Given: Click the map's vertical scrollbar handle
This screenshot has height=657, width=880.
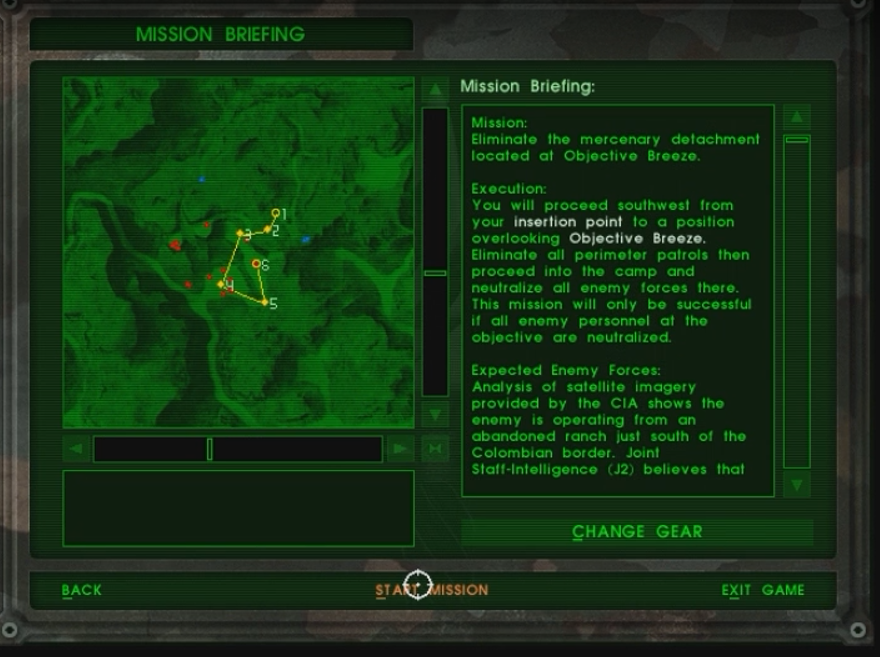Looking at the screenshot, I should pyautogui.click(x=435, y=272).
